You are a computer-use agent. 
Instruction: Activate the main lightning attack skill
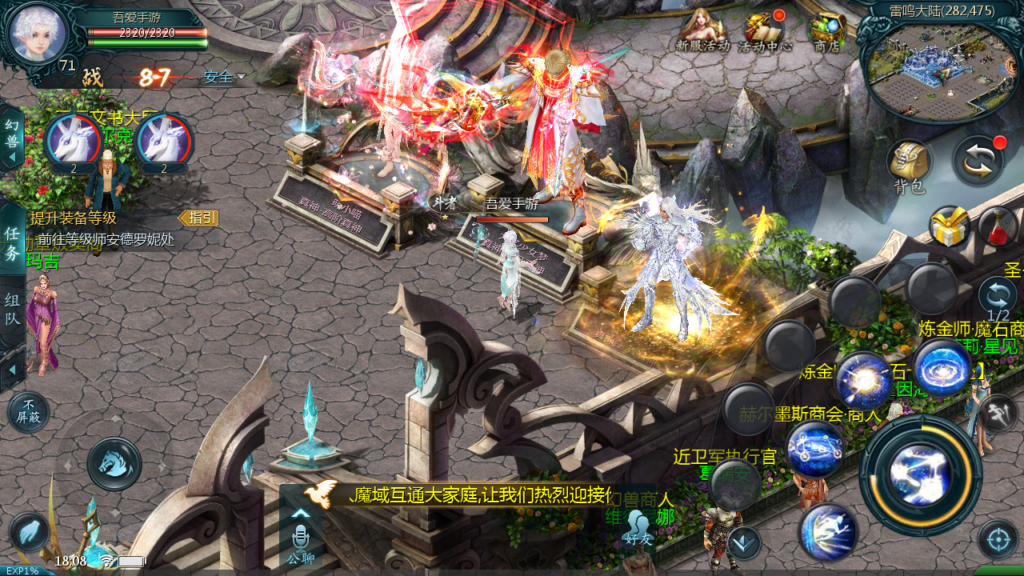coord(920,474)
